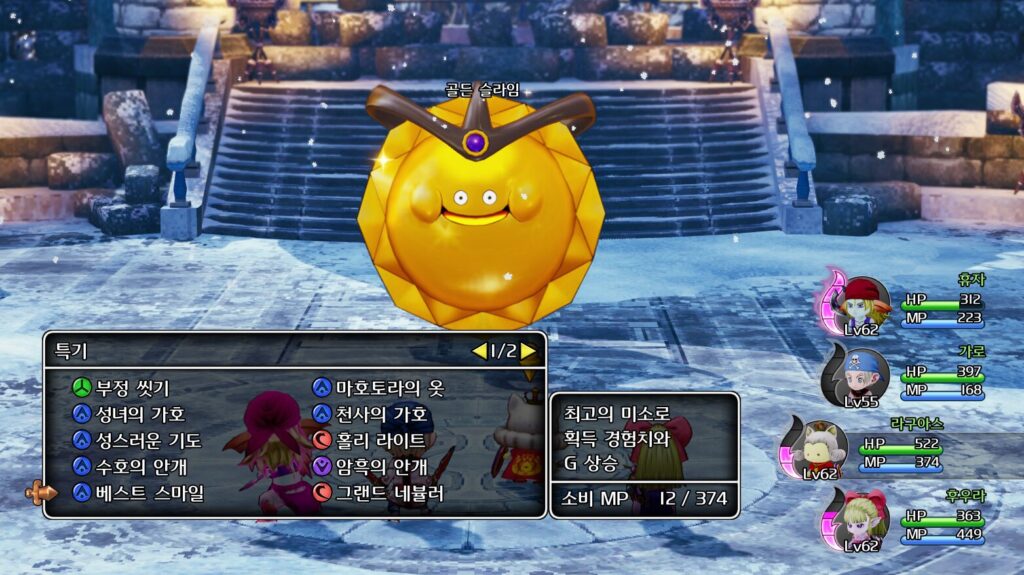Activate the 베스트 스마일 skill
The height and width of the screenshot is (575, 1024).
click(x=149, y=492)
